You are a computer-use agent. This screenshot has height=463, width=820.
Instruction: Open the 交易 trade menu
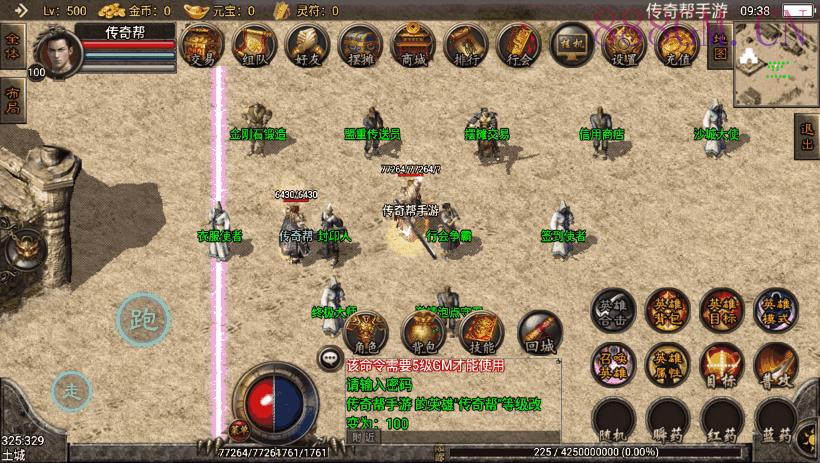click(x=202, y=46)
